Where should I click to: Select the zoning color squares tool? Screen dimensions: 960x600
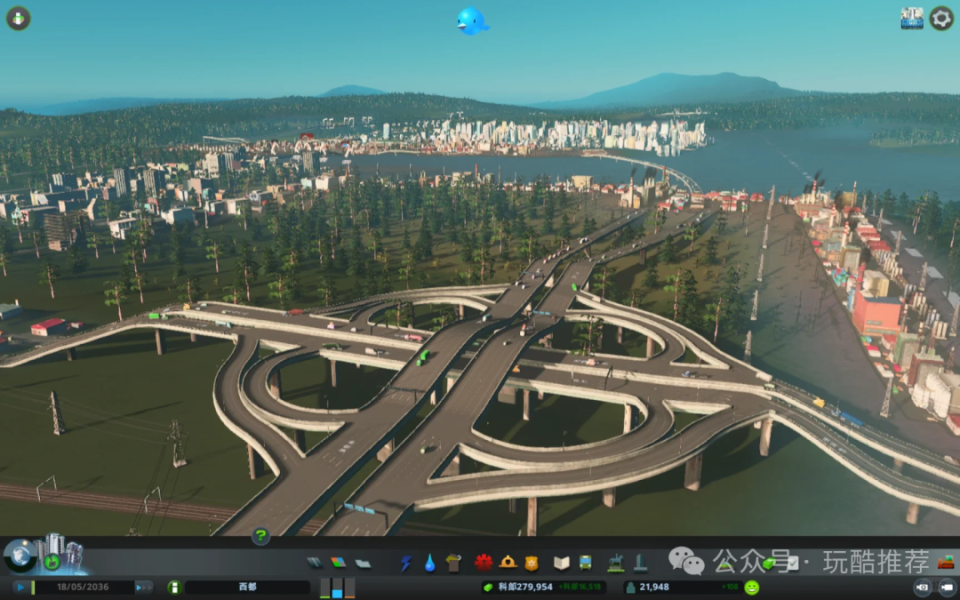pyautogui.click(x=338, y=563)
